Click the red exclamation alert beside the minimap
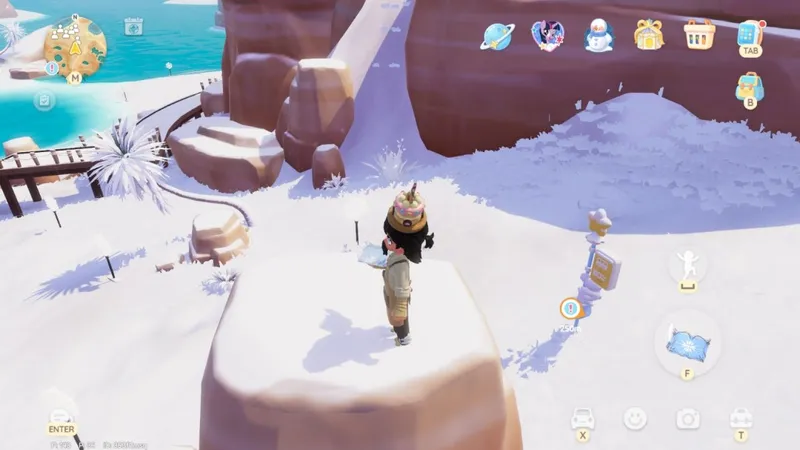Screen dimensions: 800x450 pyautogui.click(x=52, y=69)
